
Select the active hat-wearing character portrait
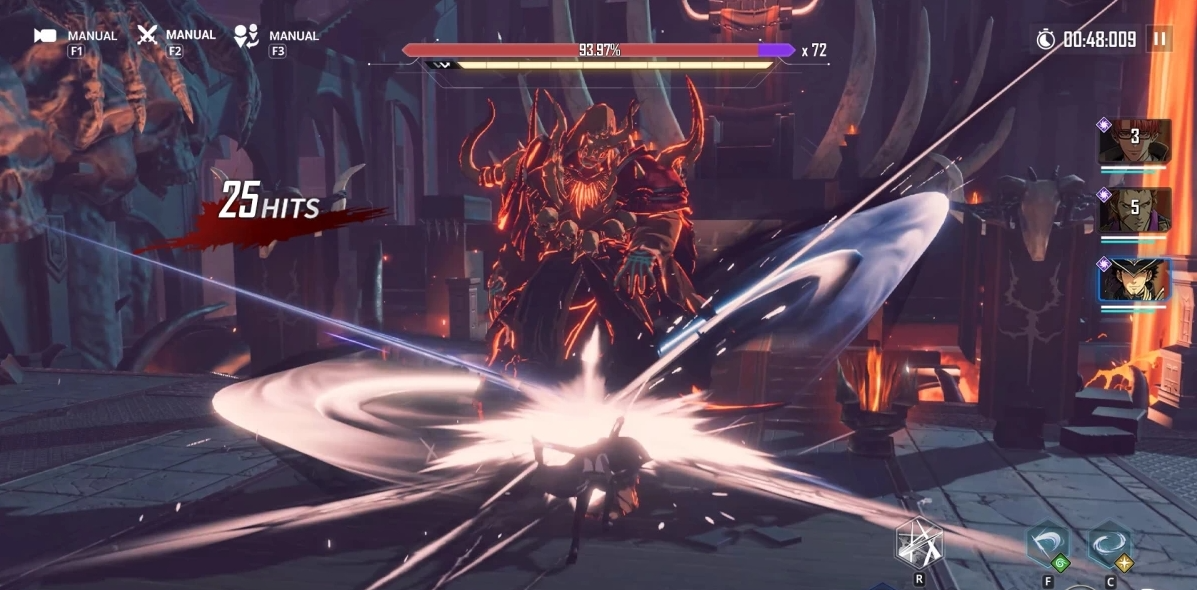1135,279
